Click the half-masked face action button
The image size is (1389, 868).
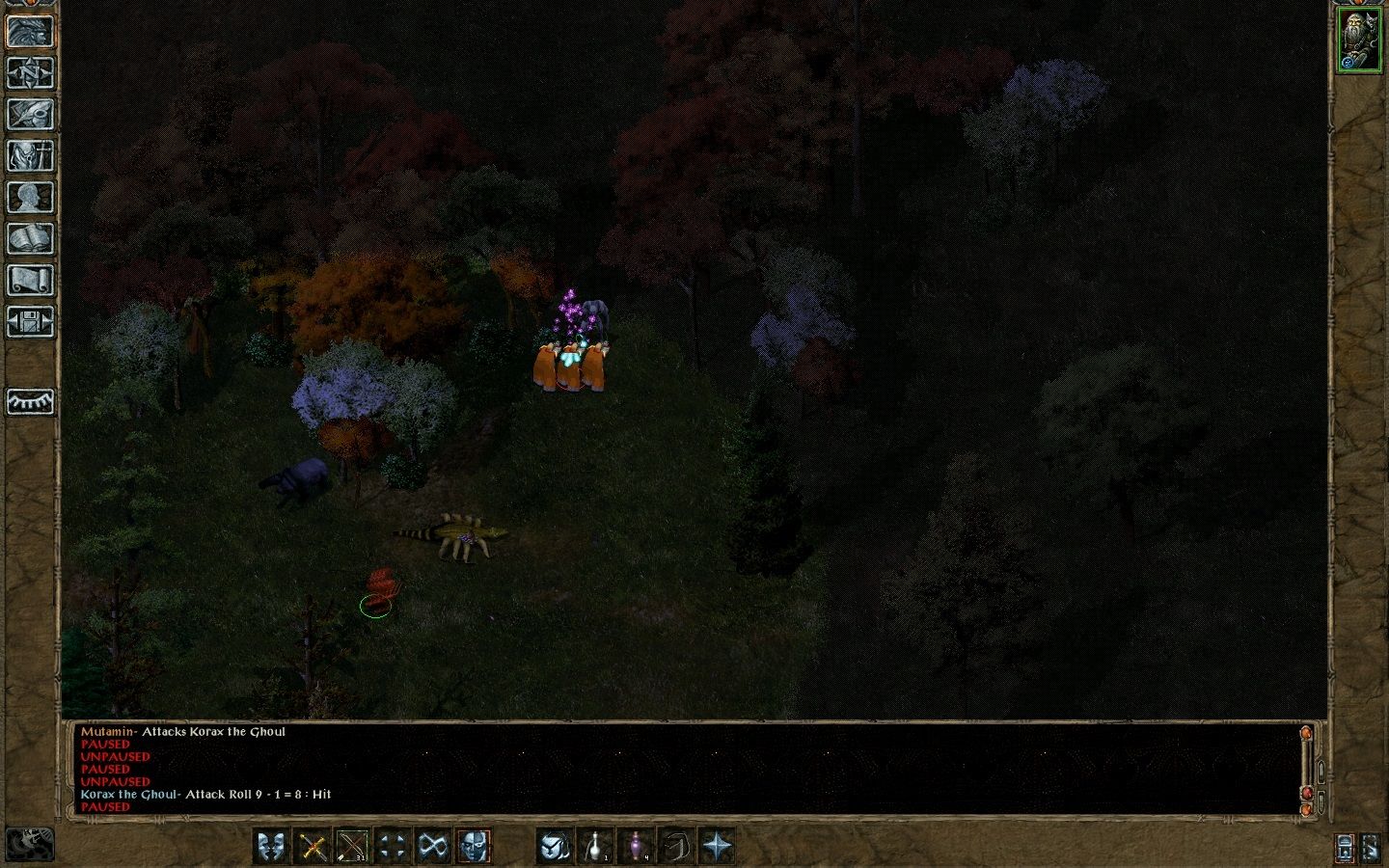tap(473, 847)
